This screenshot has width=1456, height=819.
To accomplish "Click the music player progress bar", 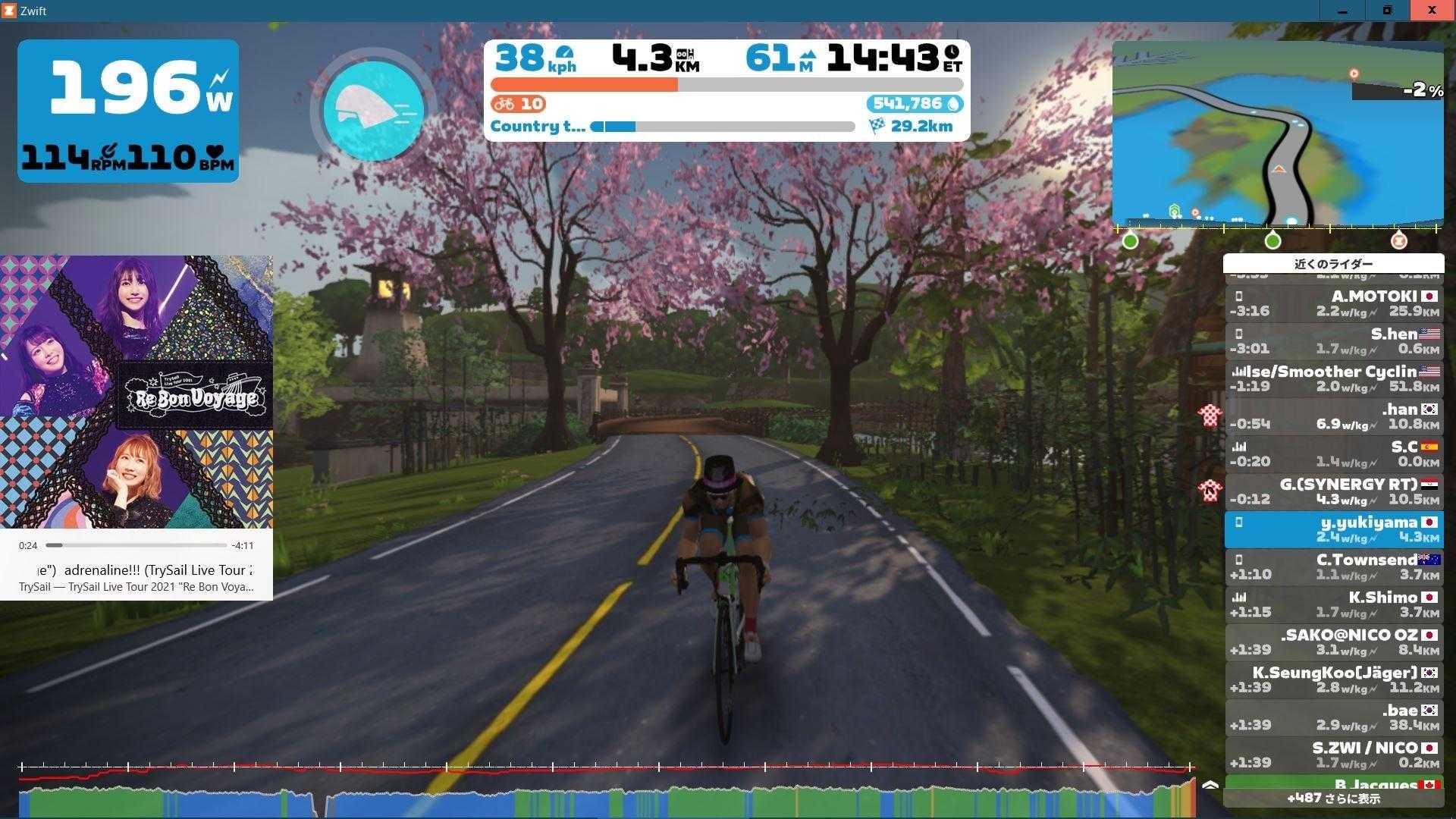I will click(136, 545).
